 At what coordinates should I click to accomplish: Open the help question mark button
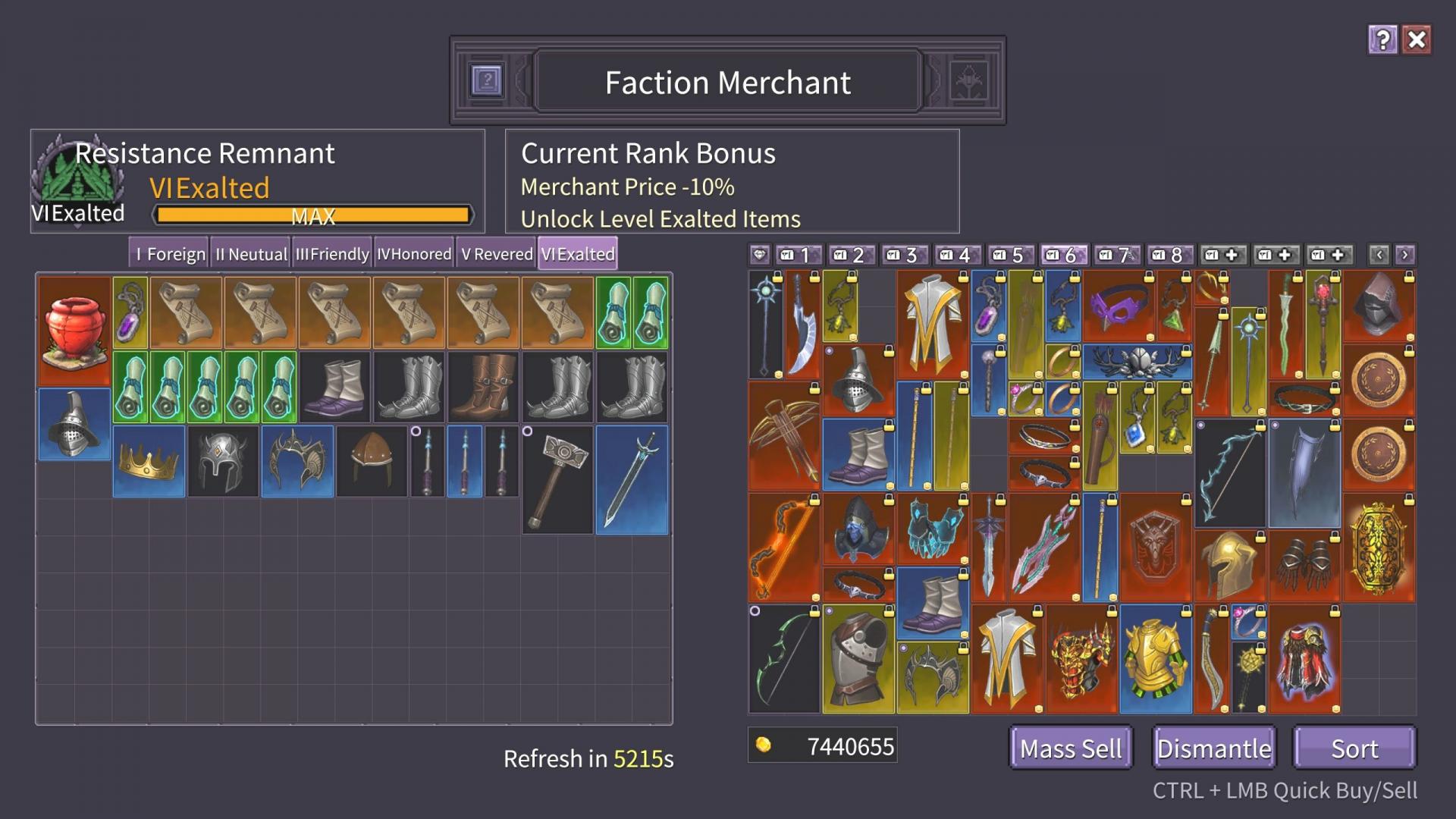coord(1382,40)
